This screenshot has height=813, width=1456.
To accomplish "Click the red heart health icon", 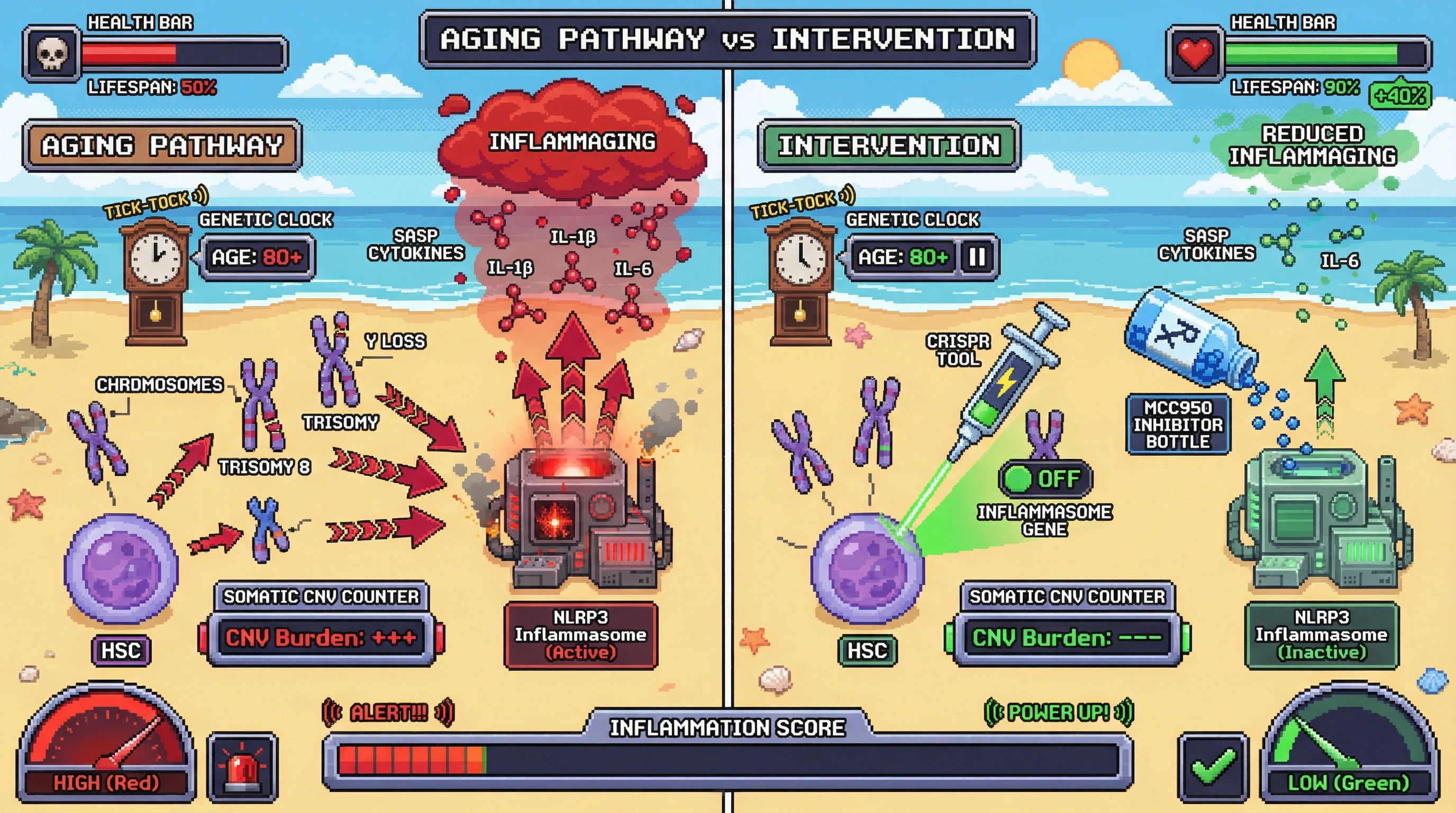I will click(1194, 55).
